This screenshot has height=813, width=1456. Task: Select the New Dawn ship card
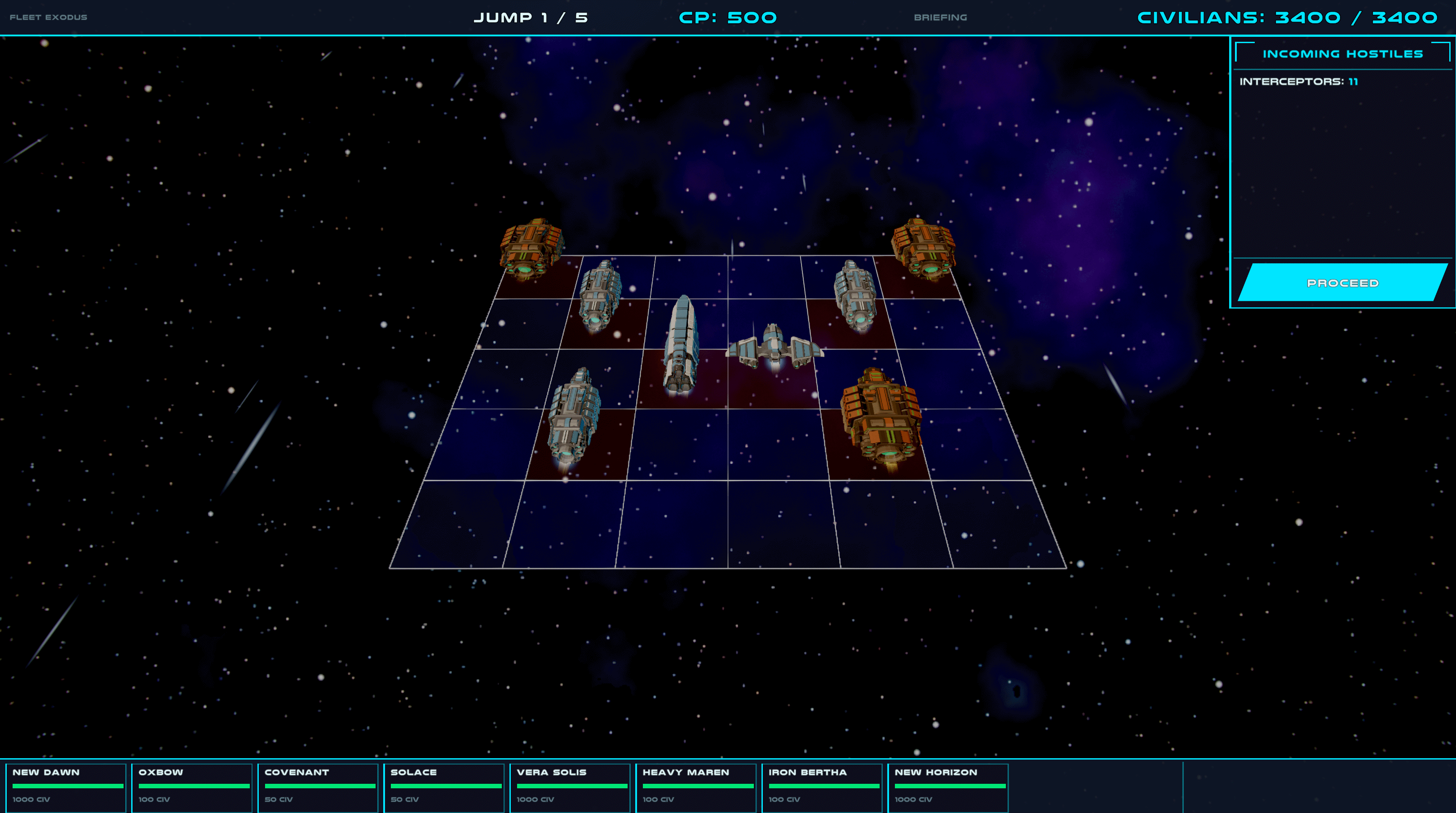(66, 787)
